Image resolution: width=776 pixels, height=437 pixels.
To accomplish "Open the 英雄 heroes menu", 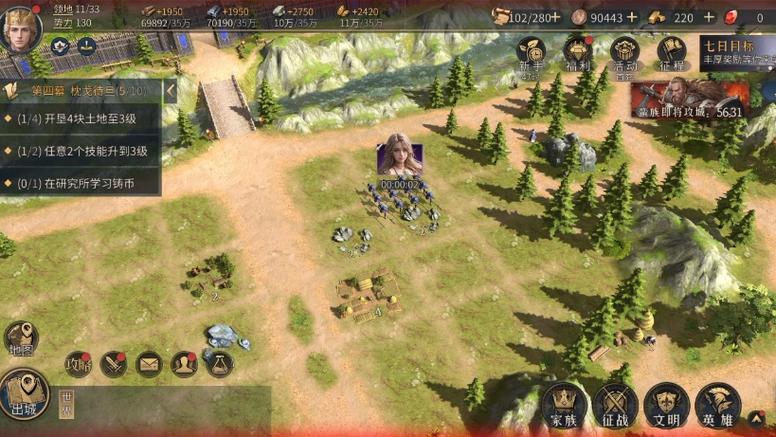I will tap(718, 405).
